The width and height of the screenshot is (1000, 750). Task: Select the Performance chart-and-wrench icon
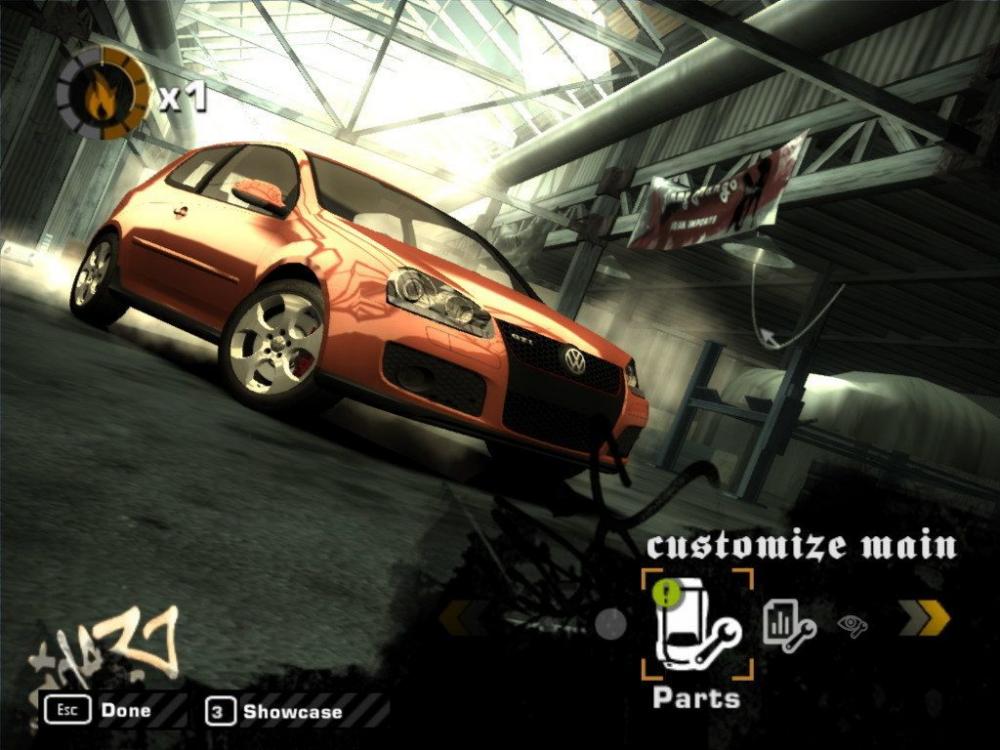[789, 624]
